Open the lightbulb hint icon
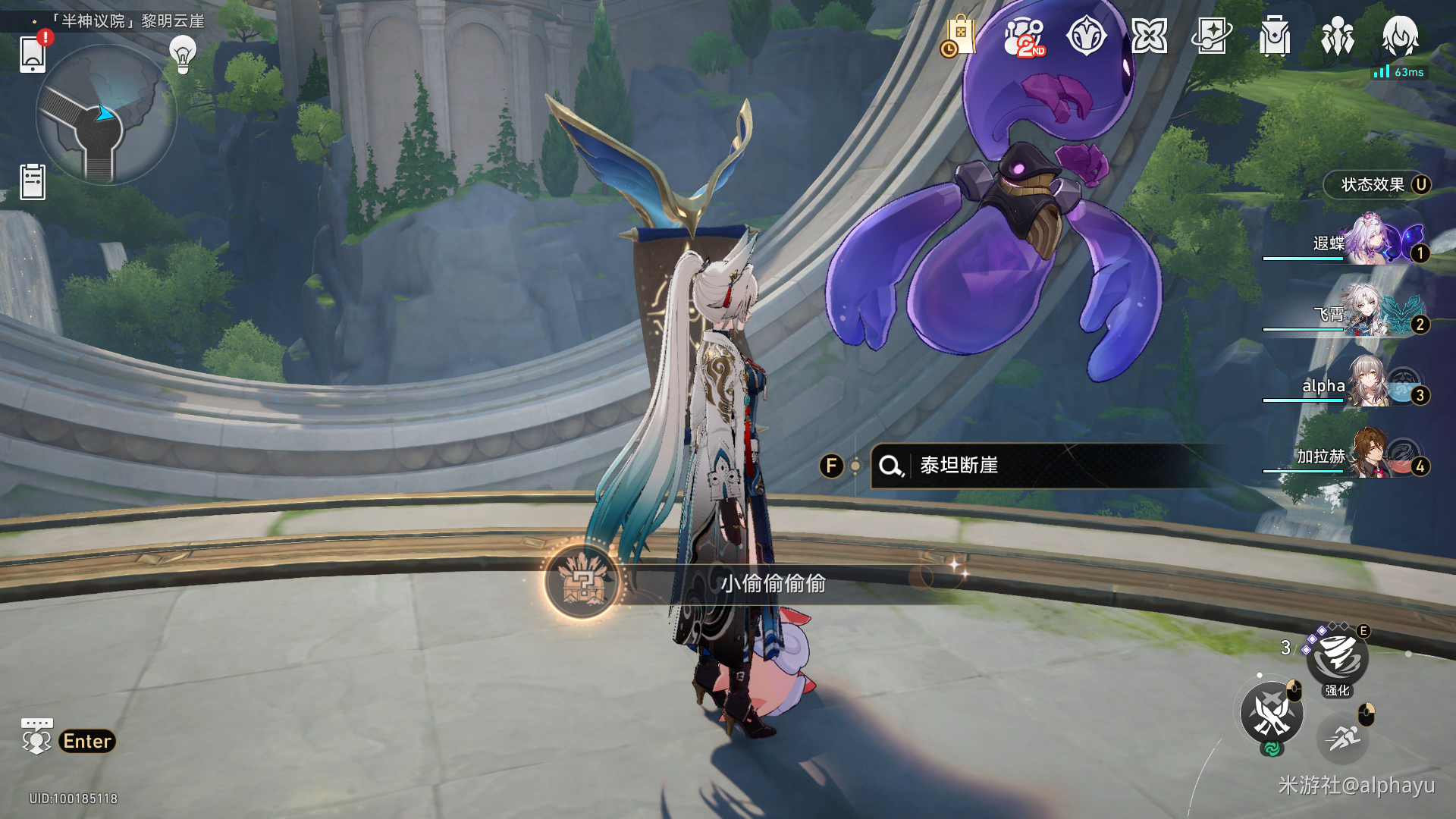Viewport: 1456px width, 819px height. 183,54
